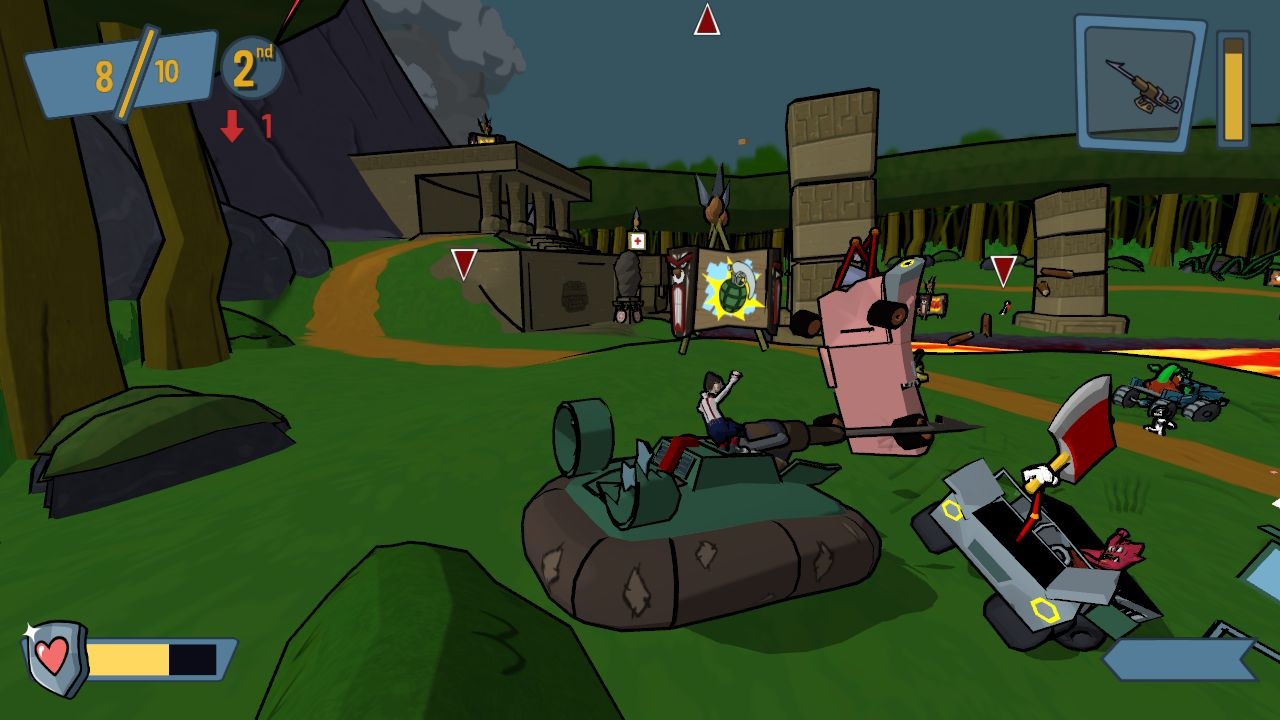Click the red down arrow under the position badge
Screen dimensions: 1280x720
click(230, 126)
